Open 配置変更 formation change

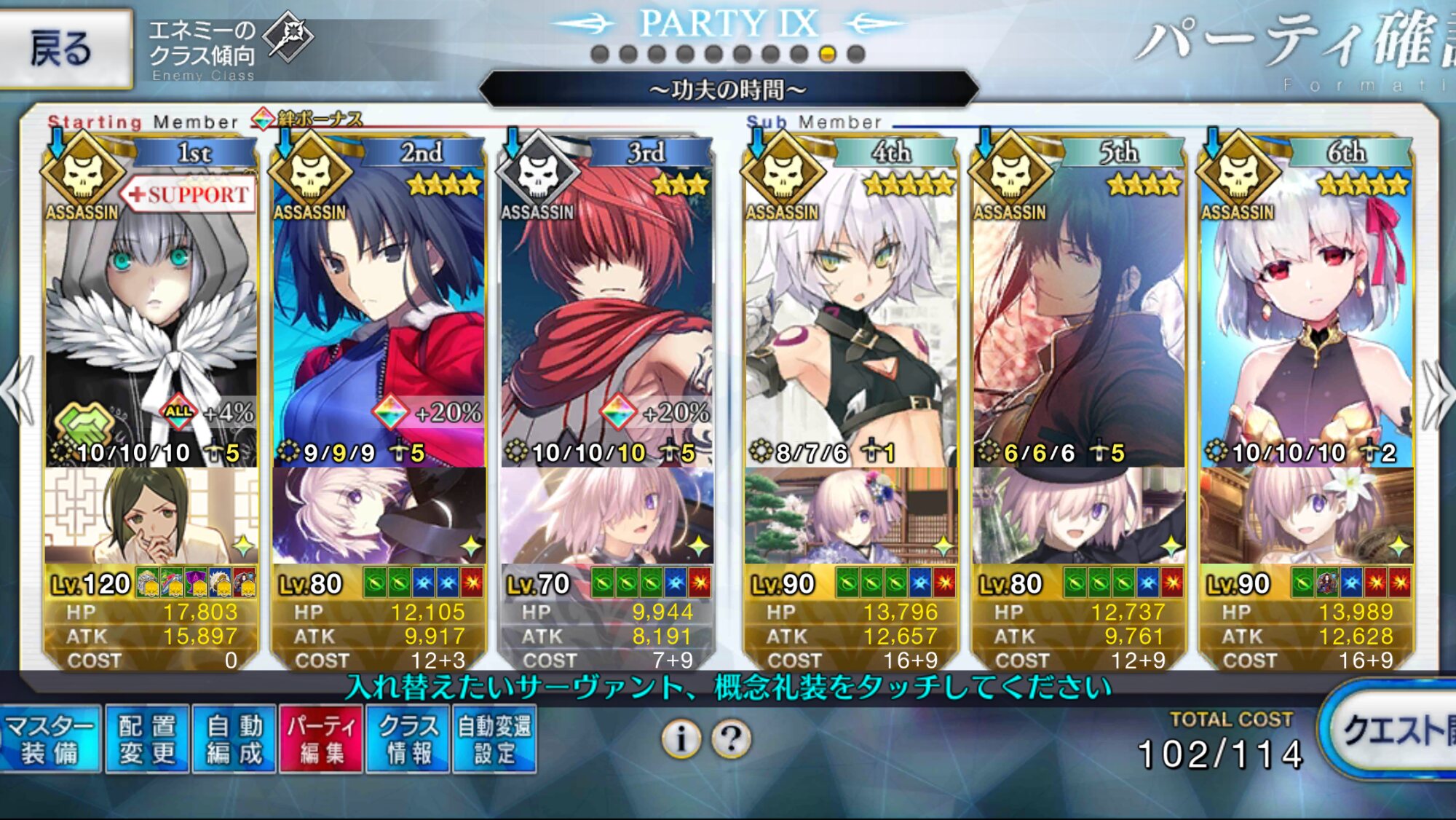(148, 739)
